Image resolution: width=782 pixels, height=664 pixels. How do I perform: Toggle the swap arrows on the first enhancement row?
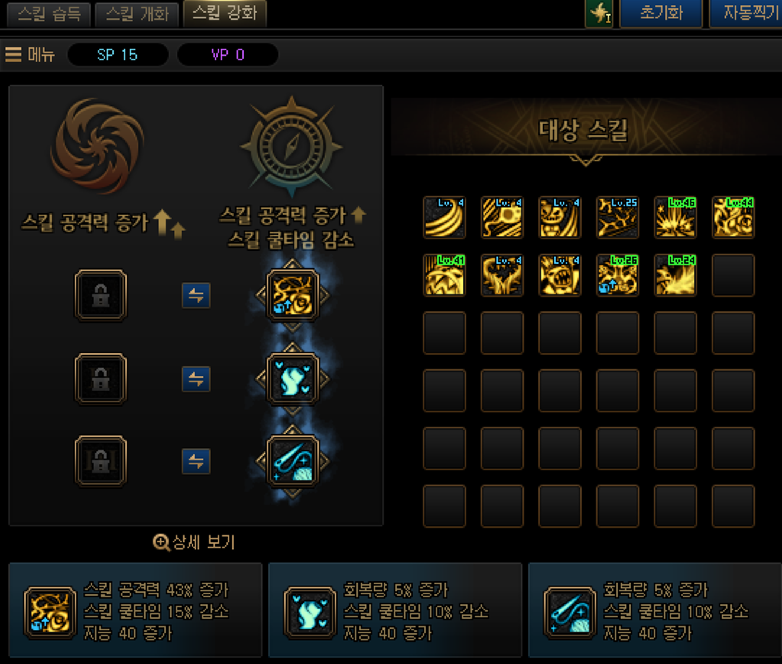[196, 295]
